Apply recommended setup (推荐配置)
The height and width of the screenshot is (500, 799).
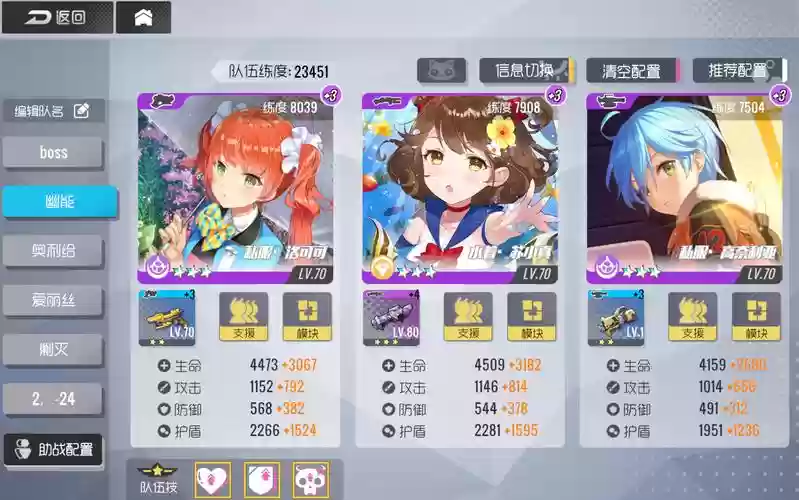click(x=738, y=70)
